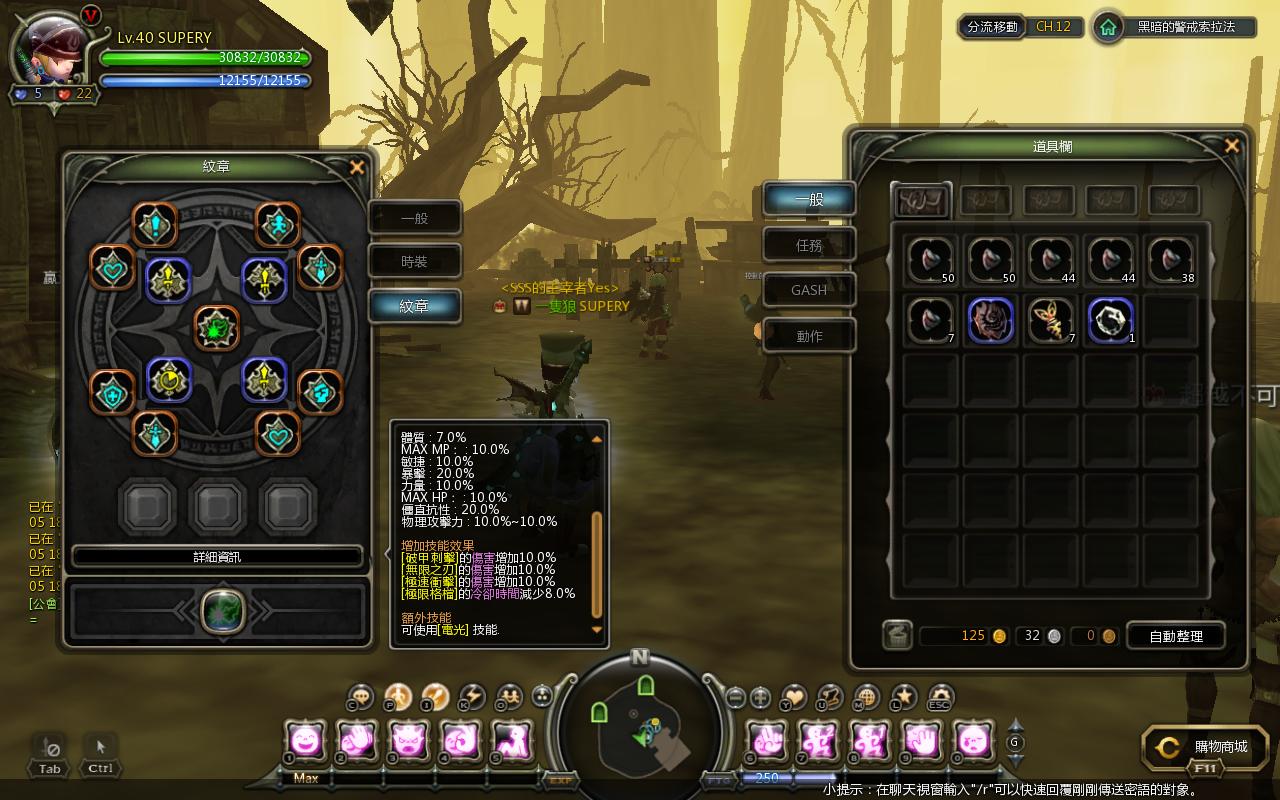Click the 自動整理 auto-sort button

click(1176, 636)
